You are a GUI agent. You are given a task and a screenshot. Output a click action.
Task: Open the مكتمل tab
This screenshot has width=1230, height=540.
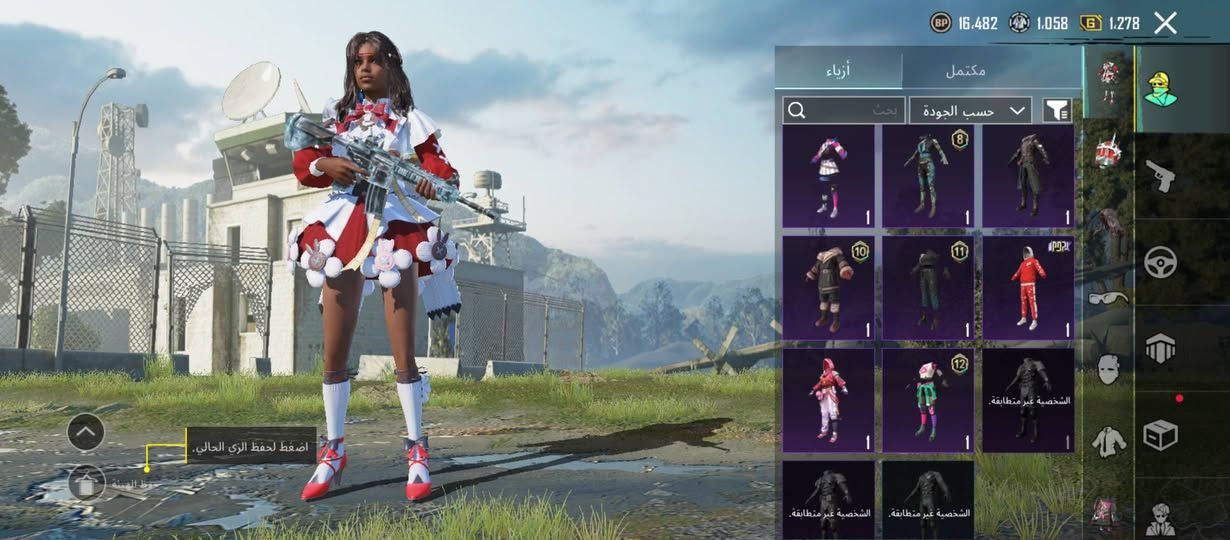coord(965,70)
